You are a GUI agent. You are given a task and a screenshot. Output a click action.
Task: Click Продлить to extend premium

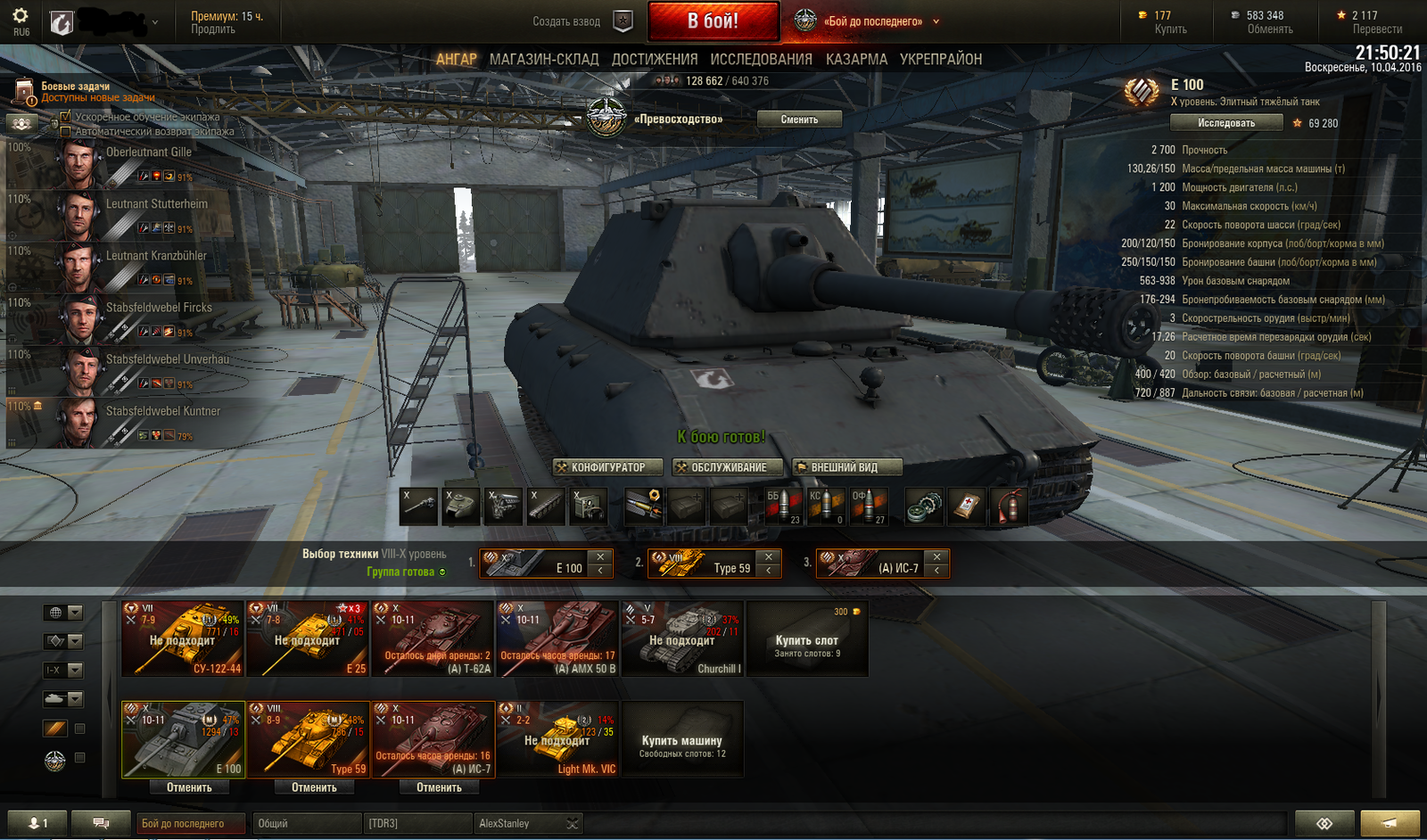point(213,29)
